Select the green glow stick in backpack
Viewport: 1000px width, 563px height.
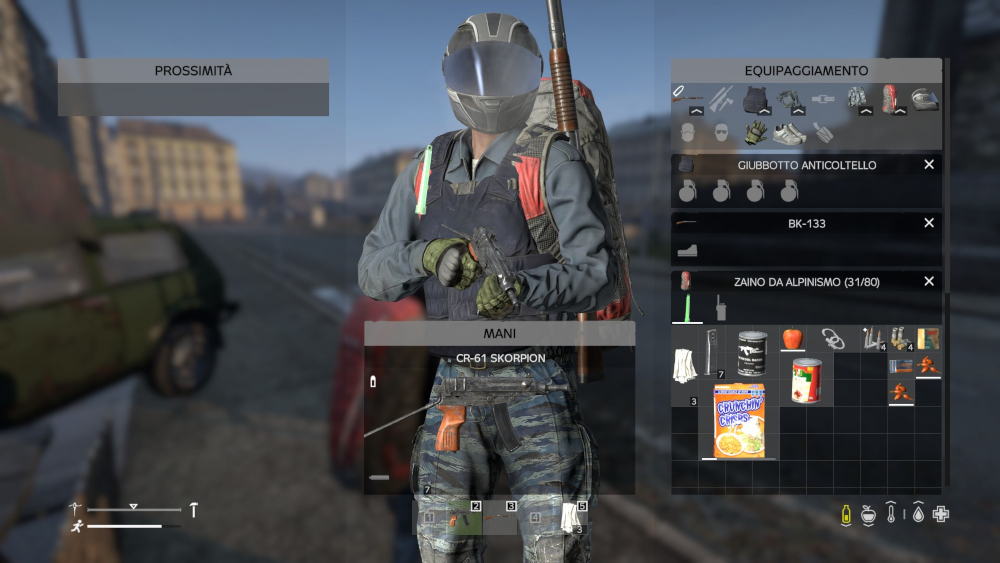(687, 307)
